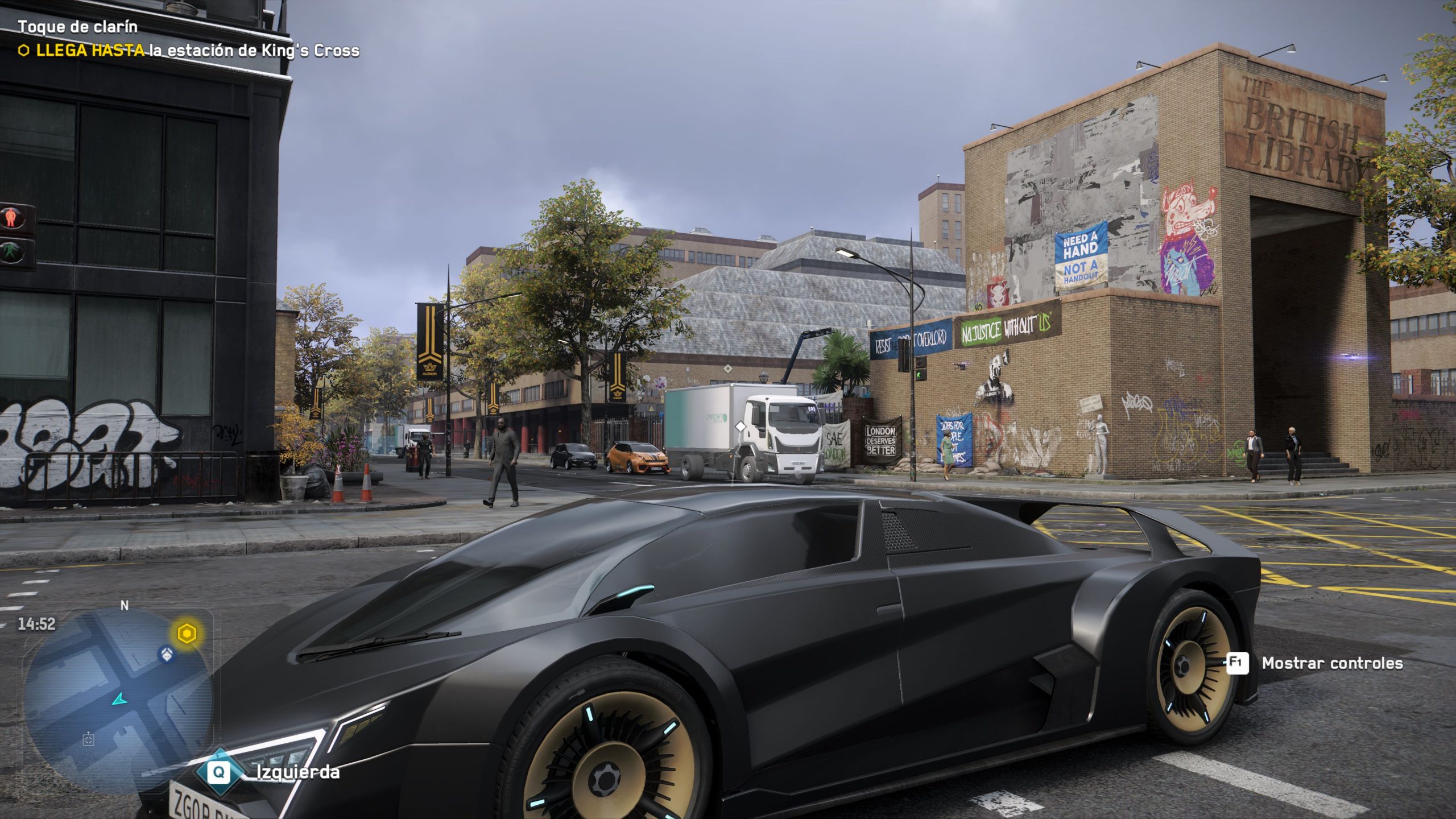Click the 14:52 time display
Screen dimensions: 1456x819
[36, 623]
